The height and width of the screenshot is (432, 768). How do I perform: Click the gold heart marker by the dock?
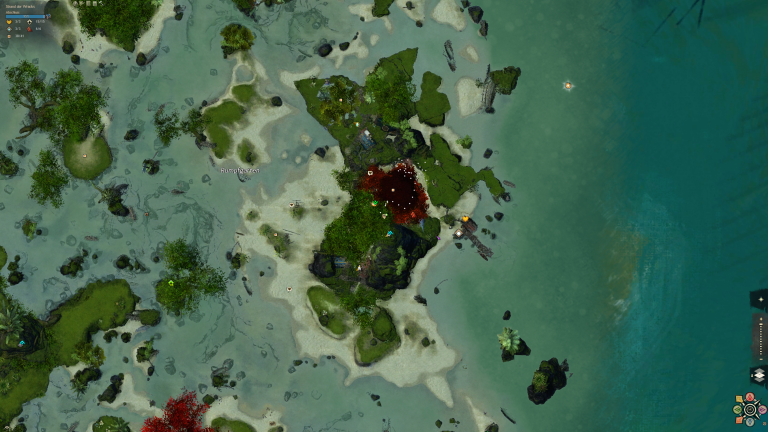click(465, 219)
